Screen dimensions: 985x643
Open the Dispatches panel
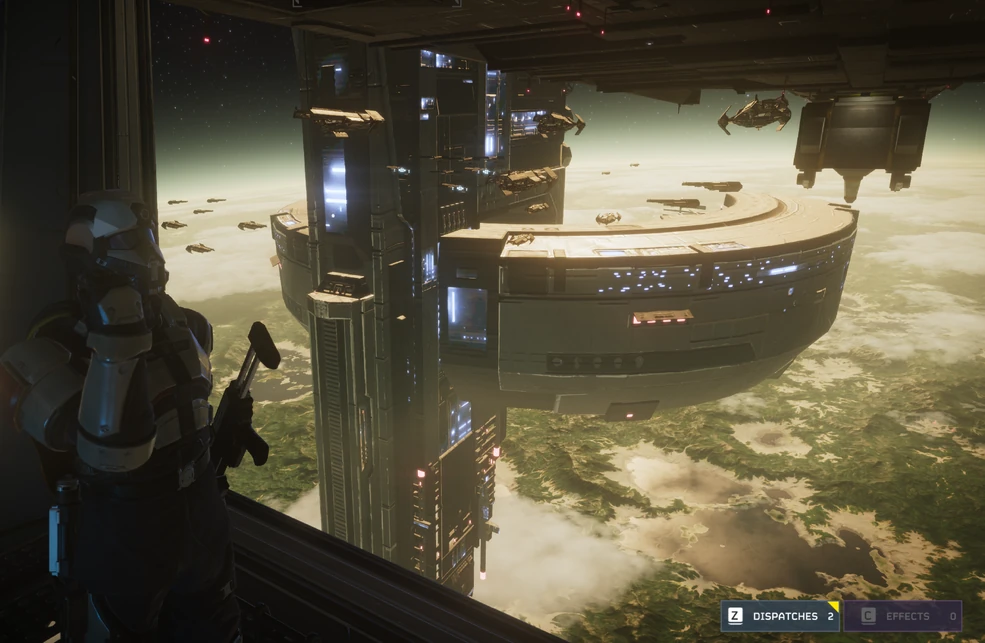click(x=781, y=616)
